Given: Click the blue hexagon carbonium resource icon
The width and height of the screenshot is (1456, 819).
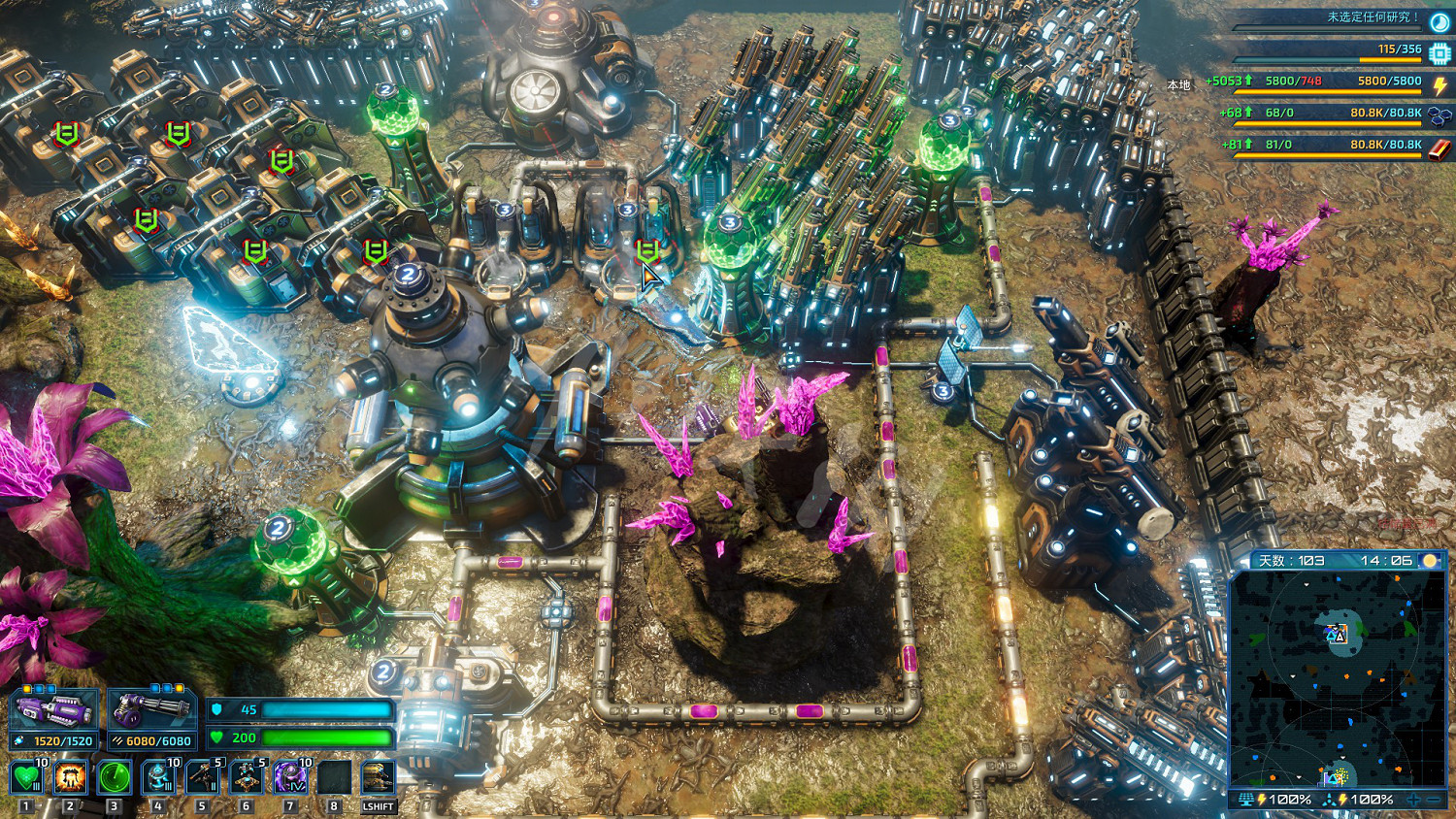Looking at the screenshot, I should click(1440, 116).
